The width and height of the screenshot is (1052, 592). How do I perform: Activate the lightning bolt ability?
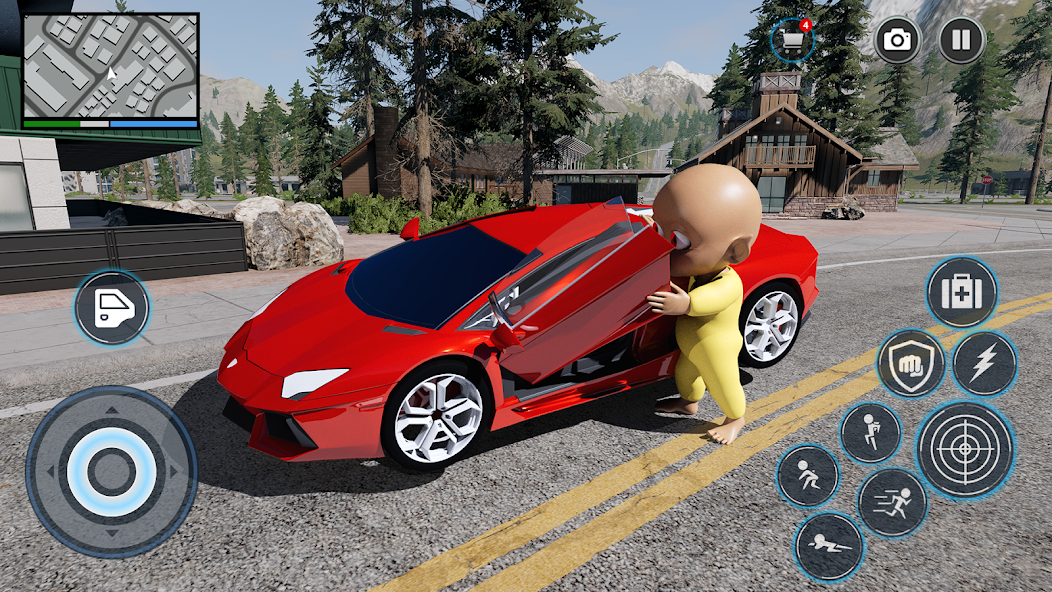pos(984,363)
